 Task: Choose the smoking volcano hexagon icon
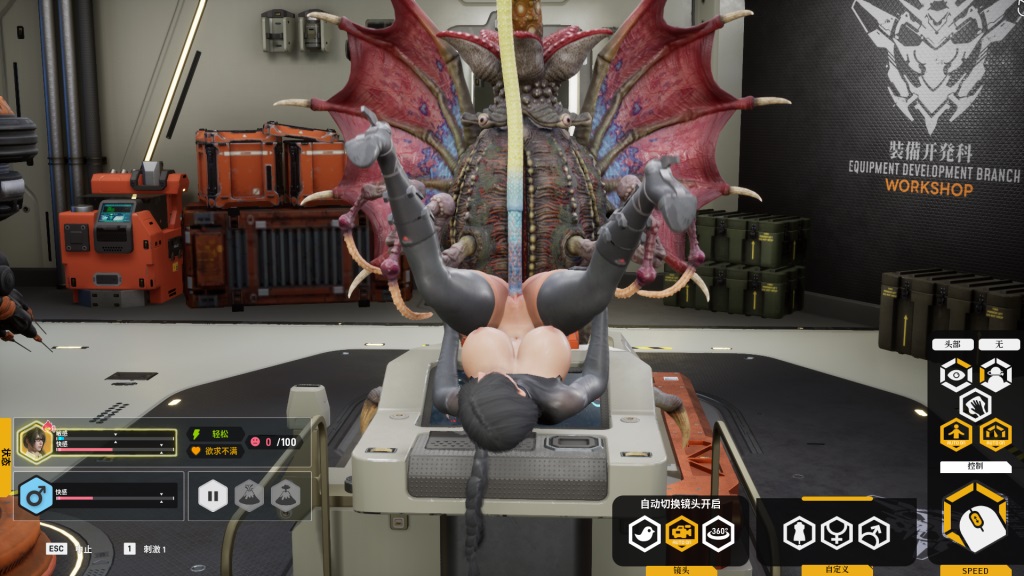285,495
